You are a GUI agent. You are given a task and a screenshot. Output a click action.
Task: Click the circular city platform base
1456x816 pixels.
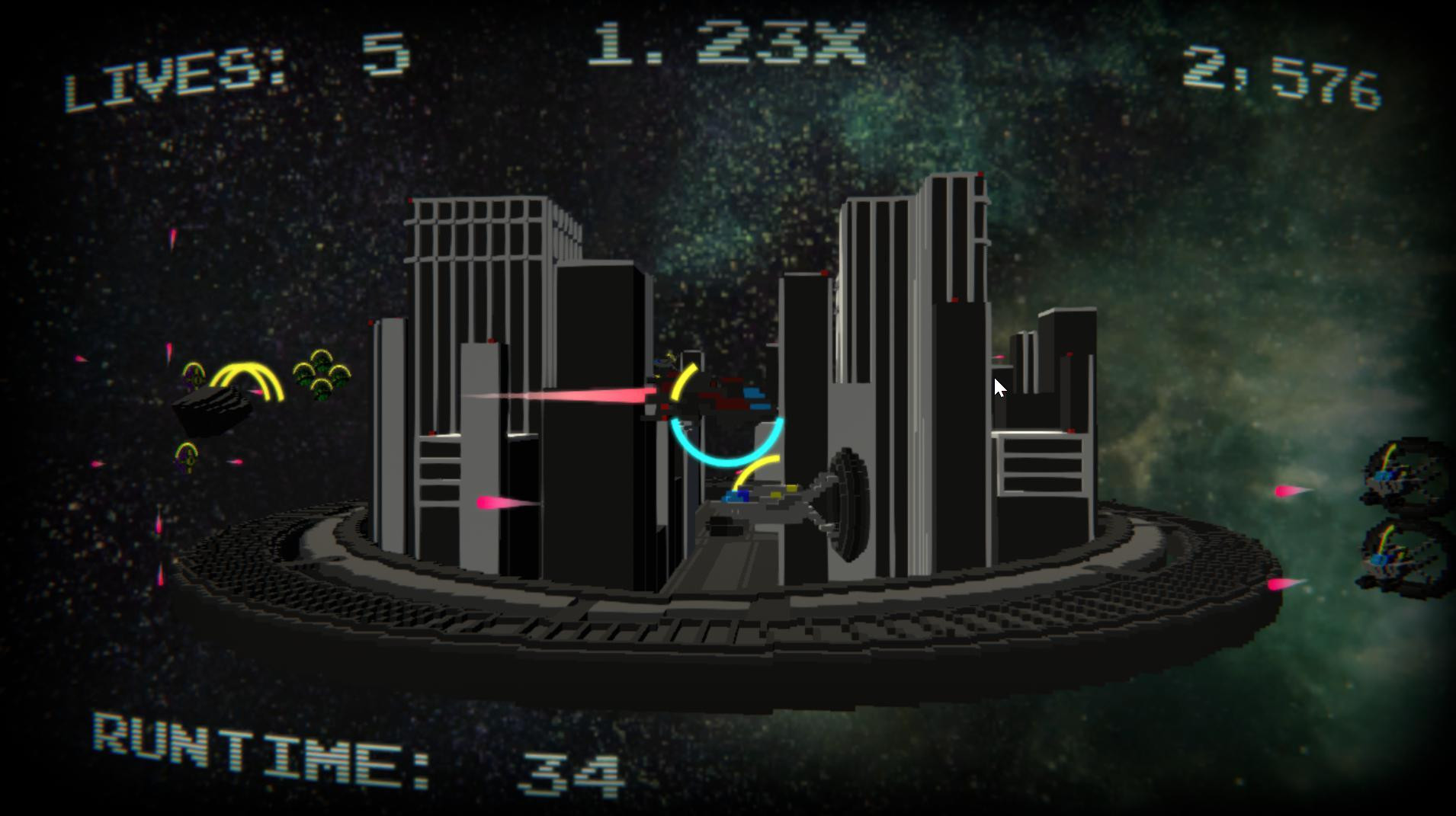[724, 625]
